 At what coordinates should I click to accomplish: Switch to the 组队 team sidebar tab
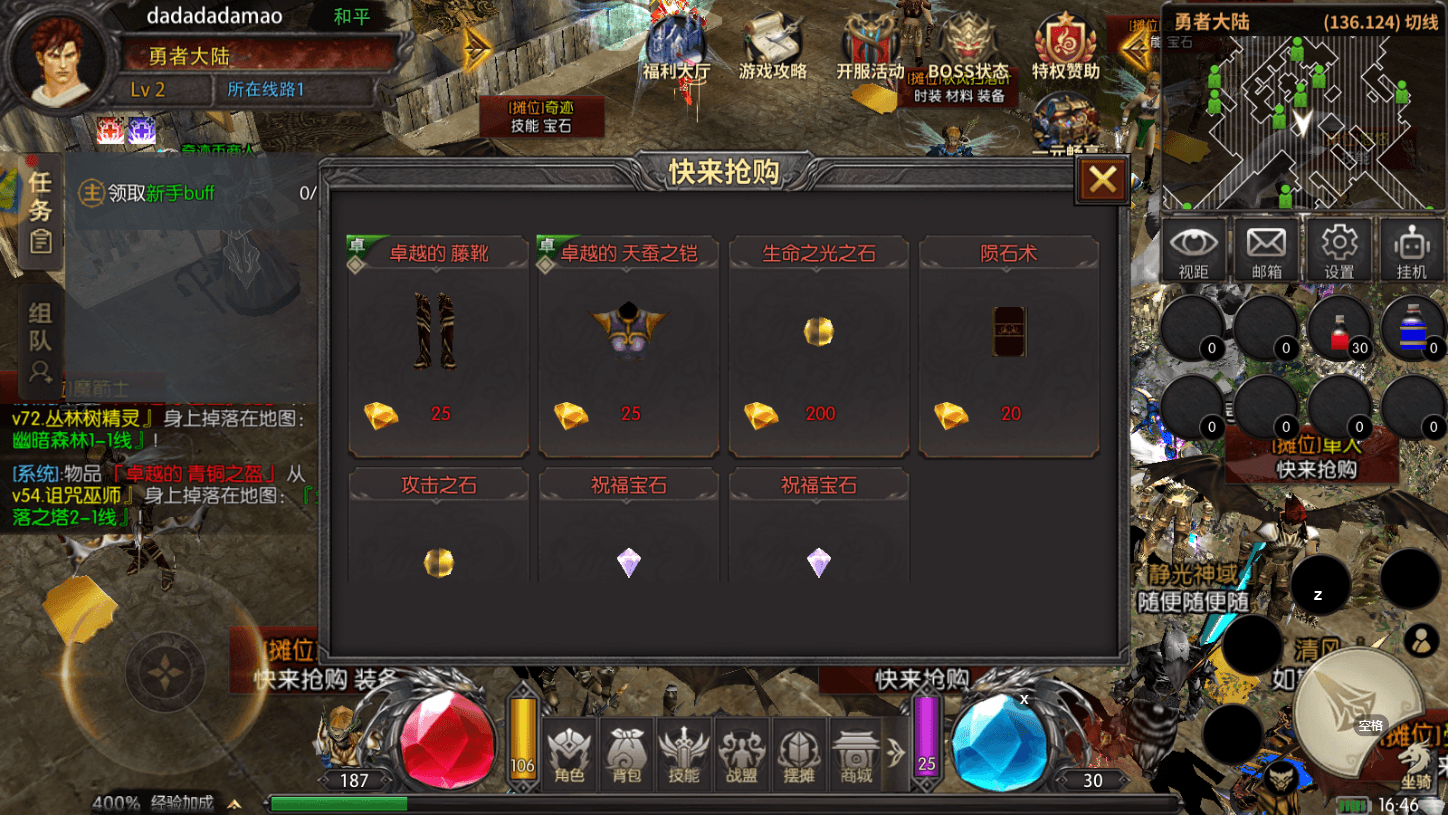(40, 335)
